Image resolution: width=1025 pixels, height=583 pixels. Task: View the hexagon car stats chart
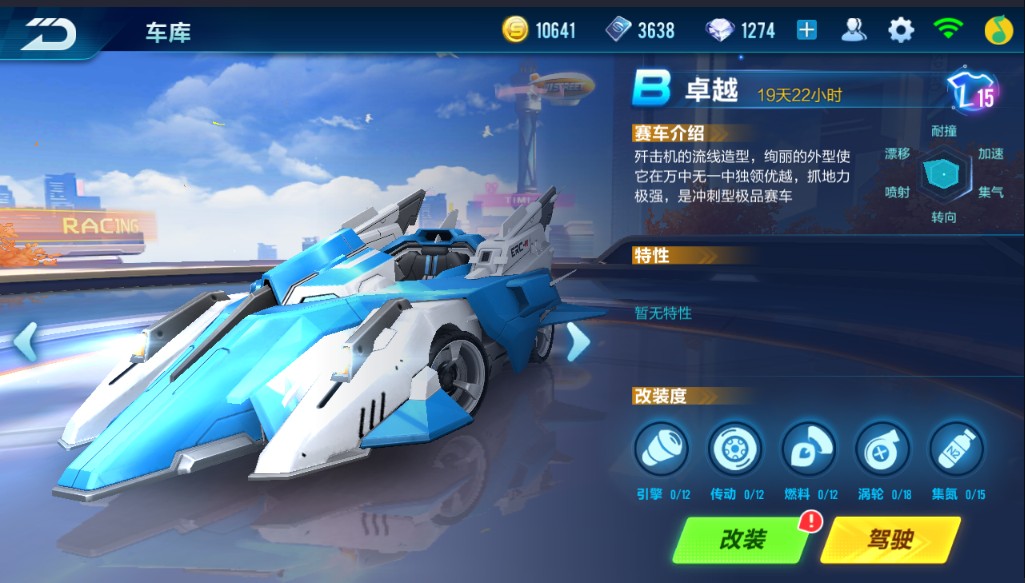944,172
